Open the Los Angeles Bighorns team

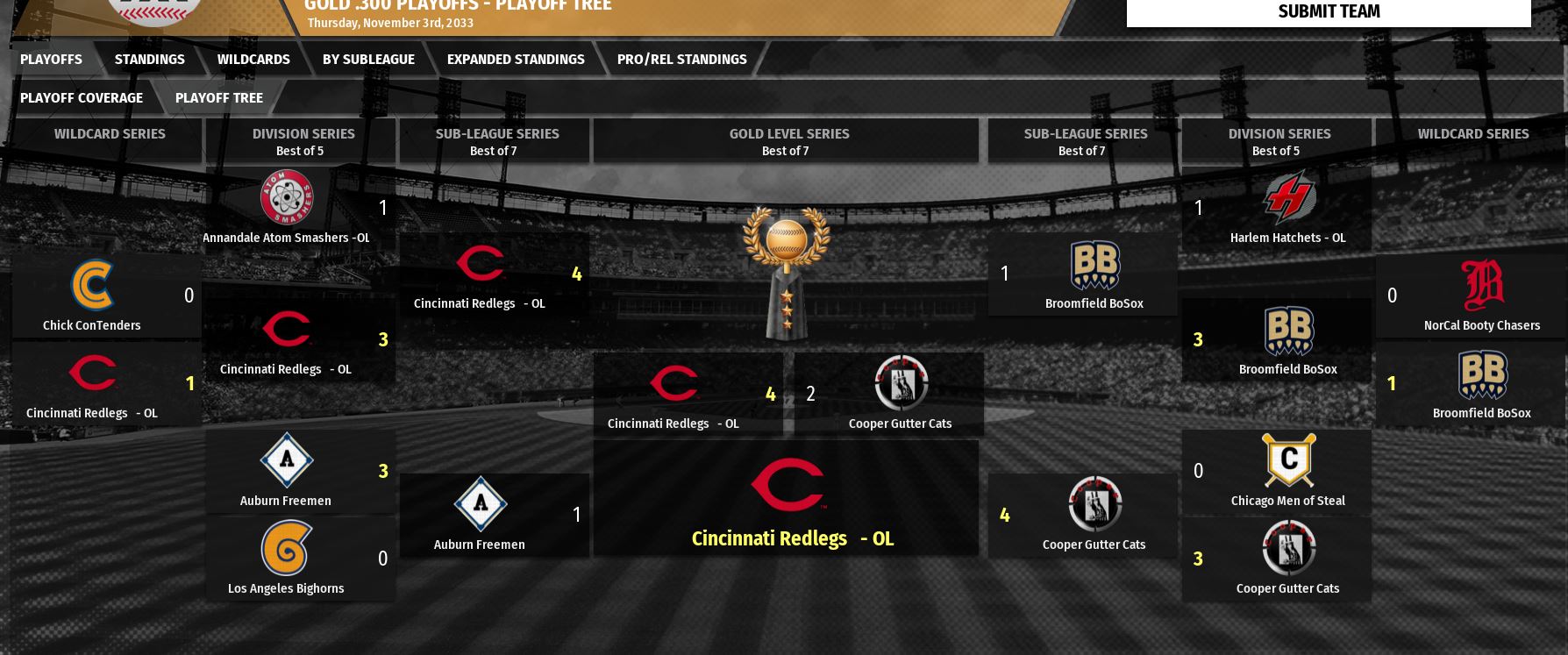pos(286,588)
